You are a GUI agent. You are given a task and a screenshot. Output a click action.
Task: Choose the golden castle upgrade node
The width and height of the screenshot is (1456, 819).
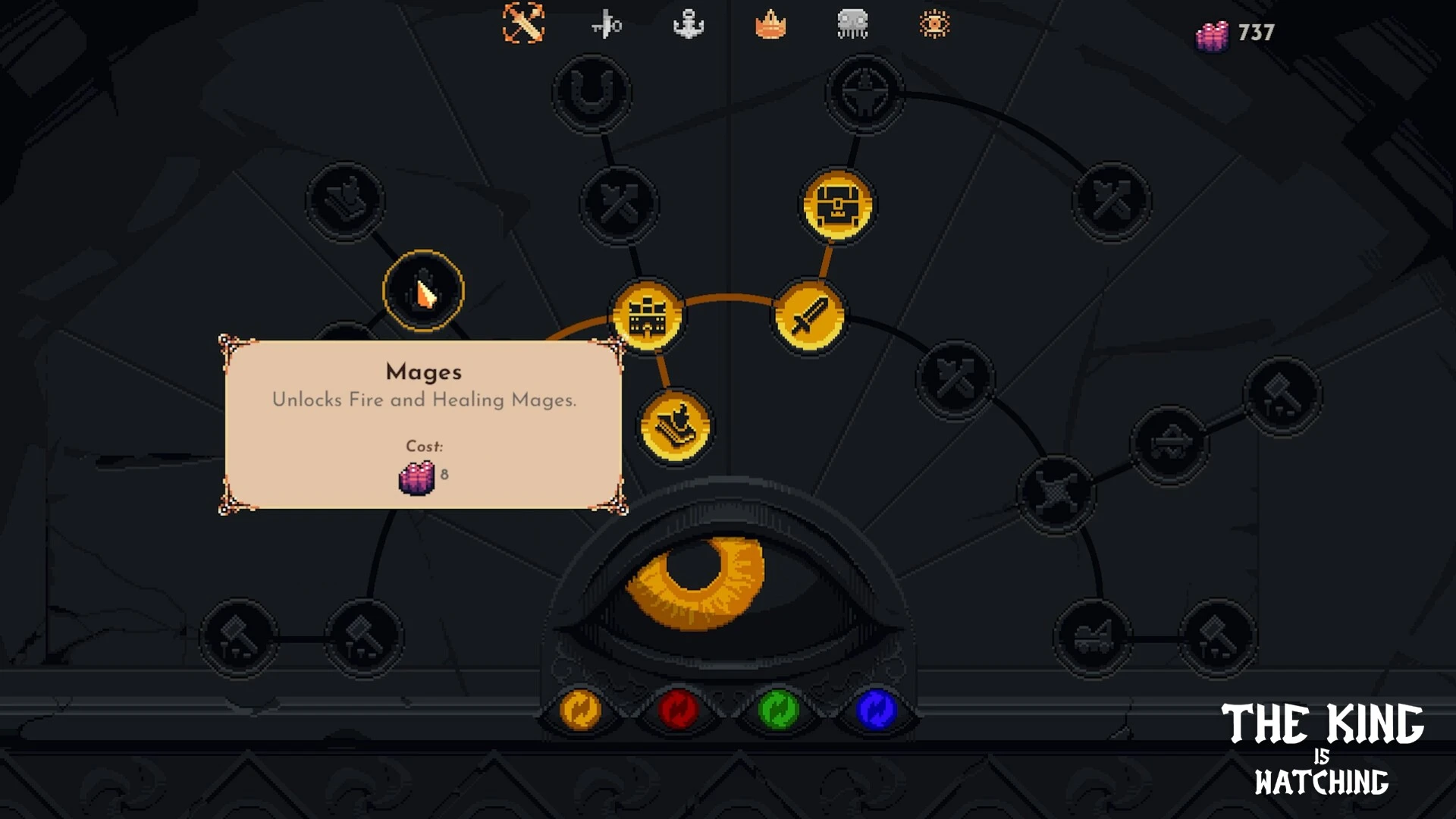(647, 316)
